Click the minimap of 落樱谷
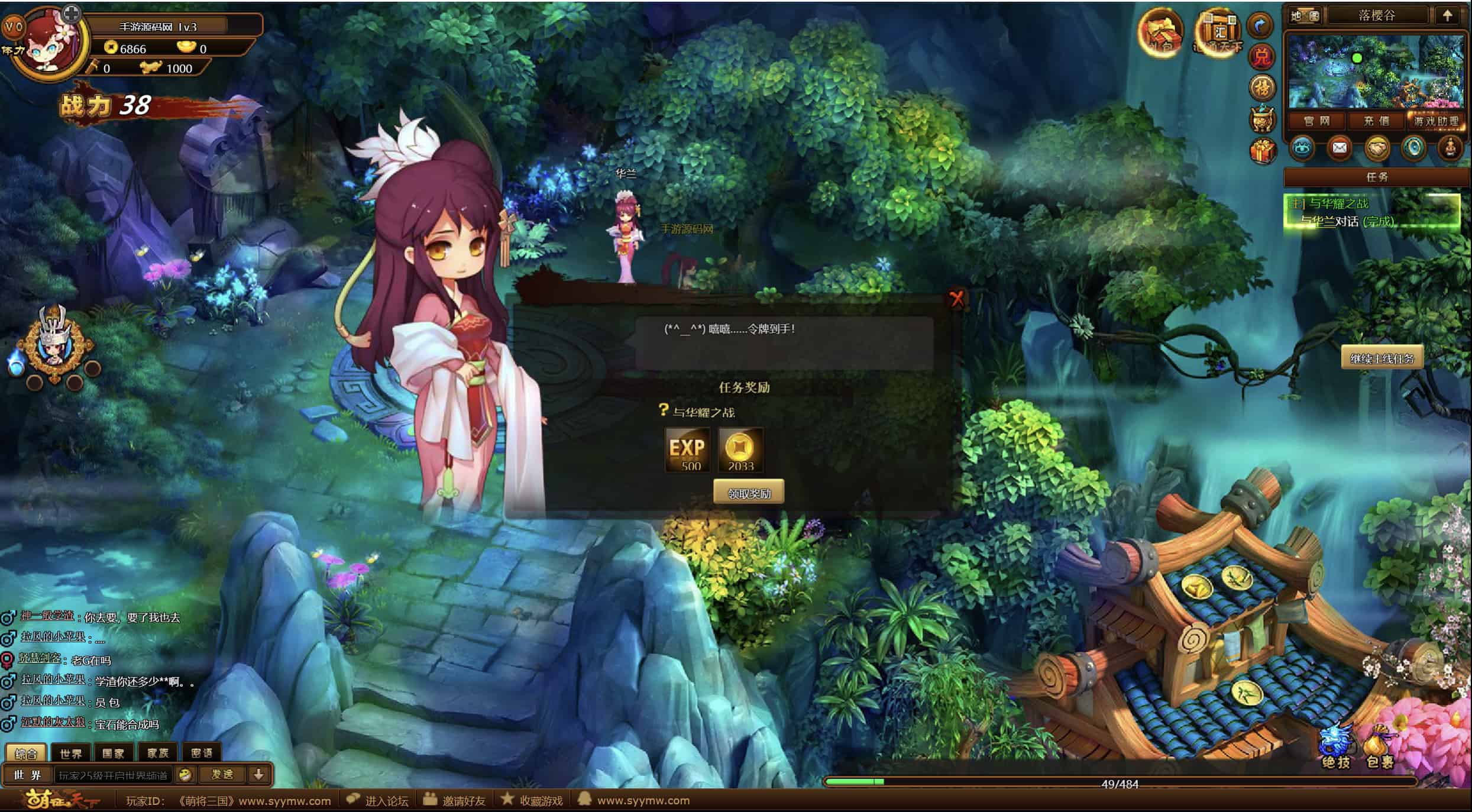1472x812 pixels. click(1376, 72)
